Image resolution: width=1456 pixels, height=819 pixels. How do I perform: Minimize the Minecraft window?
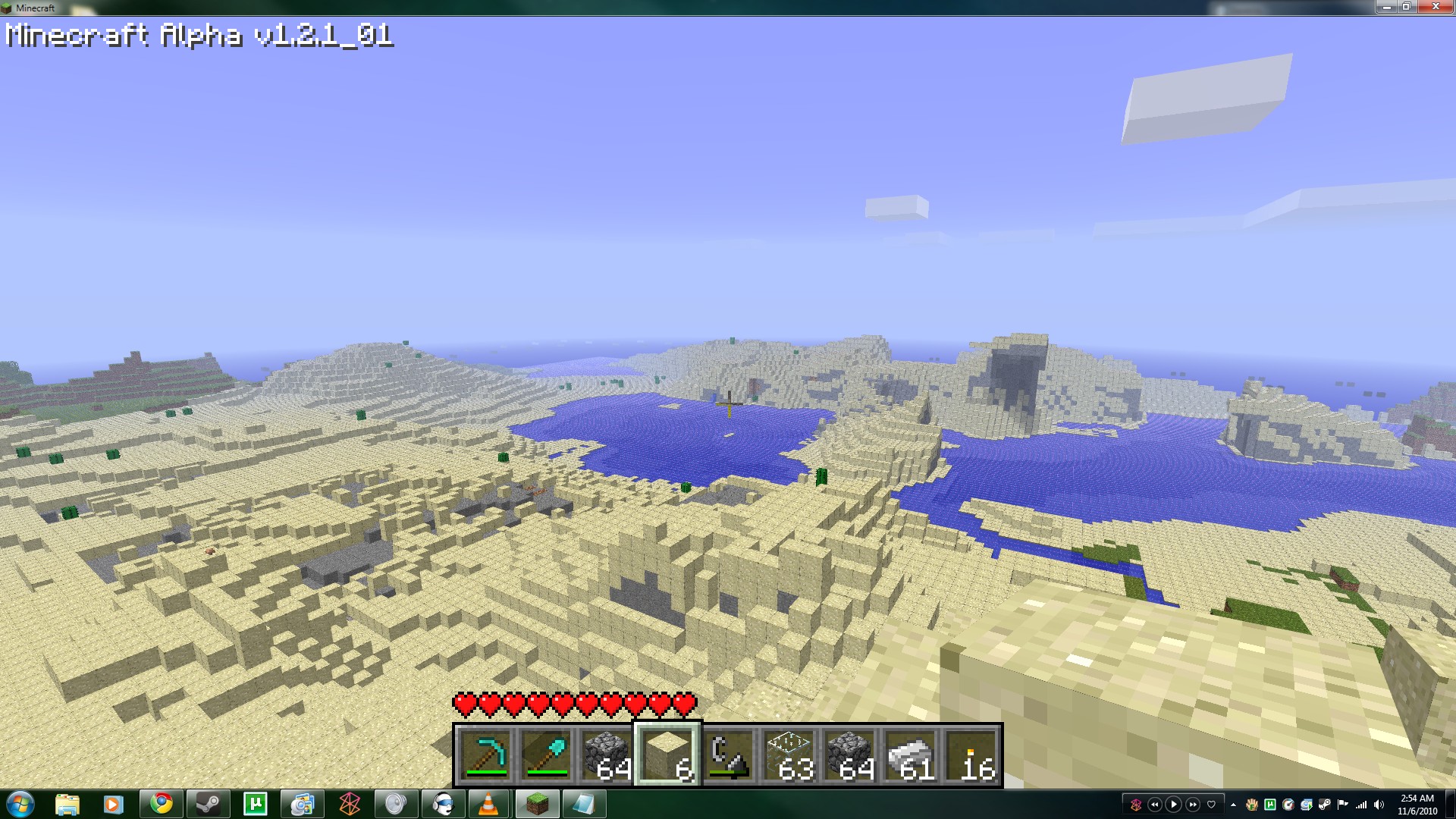(x=1386, y=7)
